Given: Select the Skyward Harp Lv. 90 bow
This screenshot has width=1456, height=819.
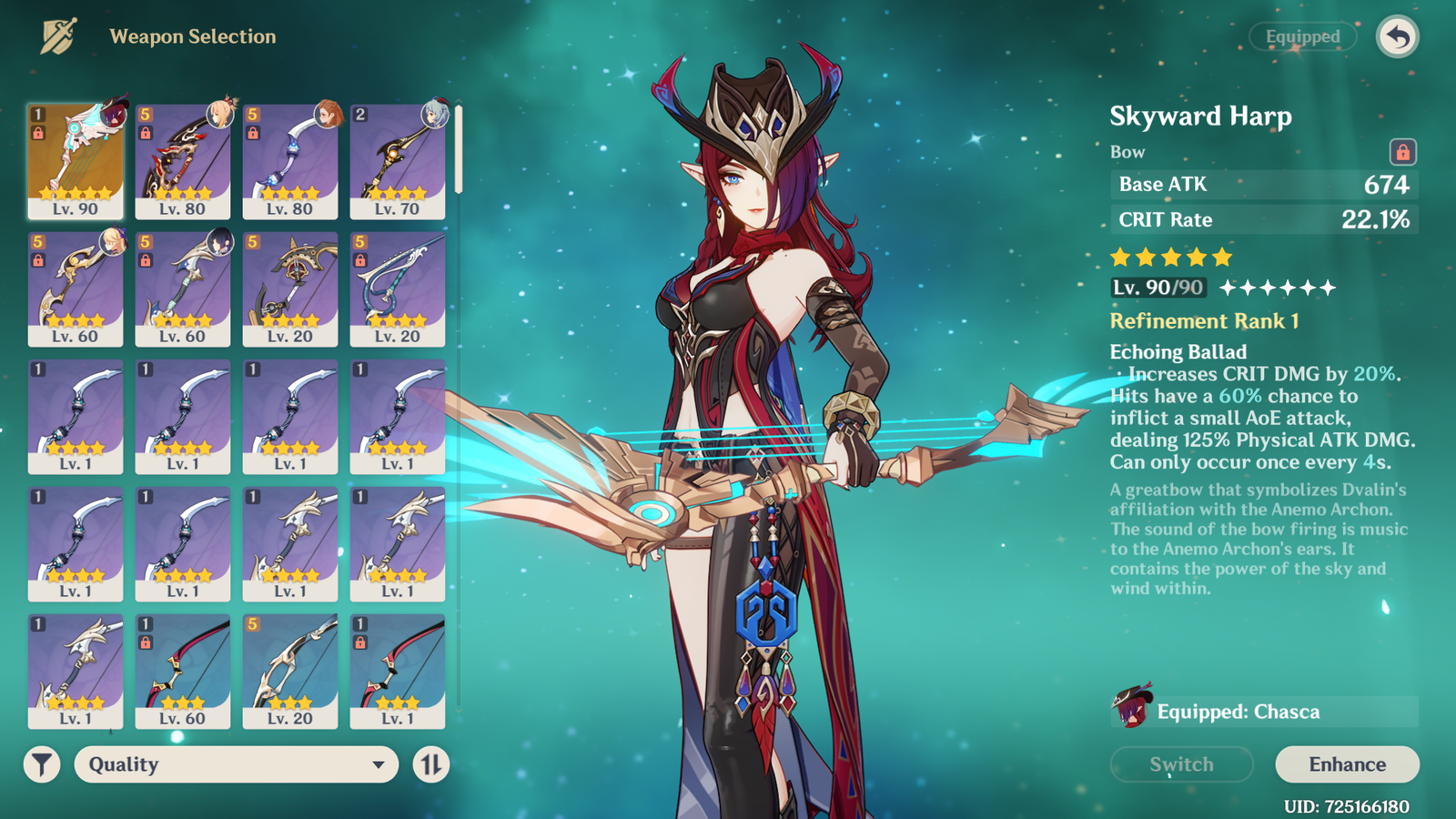Looking at the screenshot, I should [x=76, y=161].
